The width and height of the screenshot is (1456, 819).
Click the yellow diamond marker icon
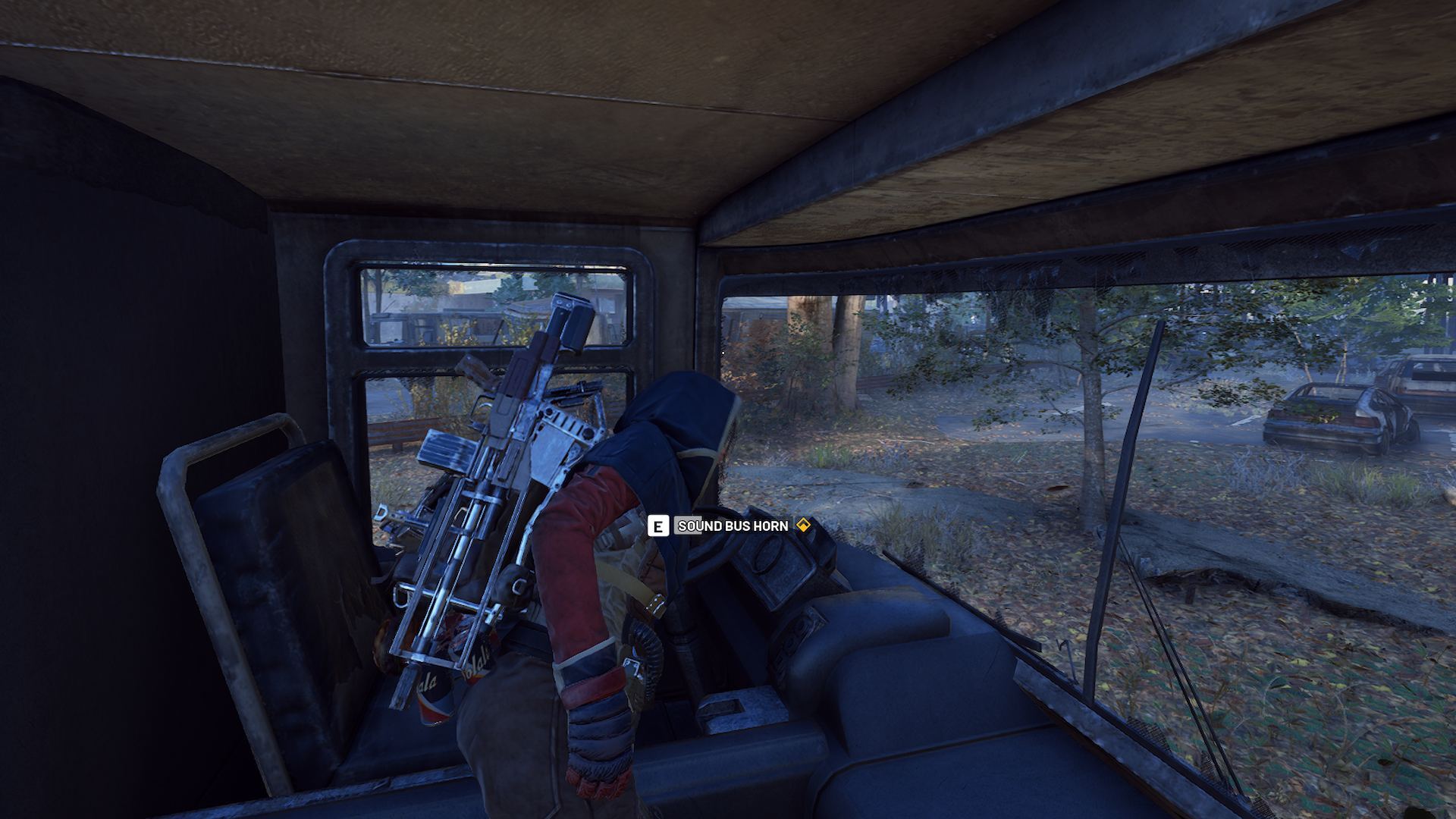pyautogui.click(x=805, y=524)
